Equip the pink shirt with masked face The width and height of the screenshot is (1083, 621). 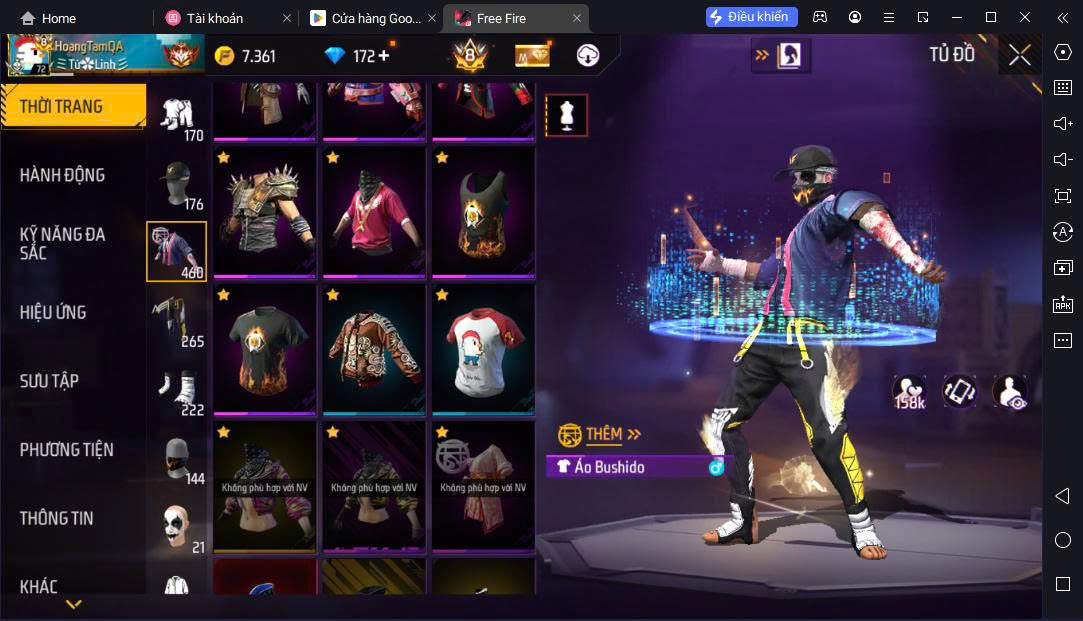(x=374, y=214)
